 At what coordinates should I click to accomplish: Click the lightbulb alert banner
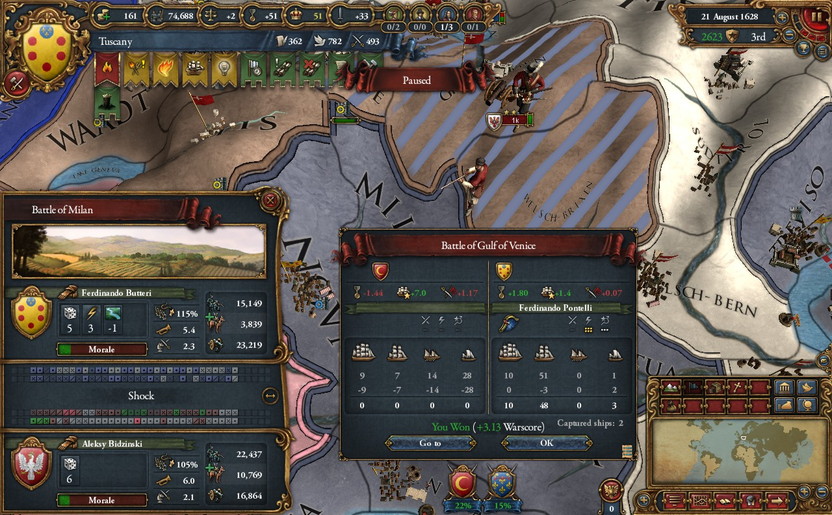223,67
